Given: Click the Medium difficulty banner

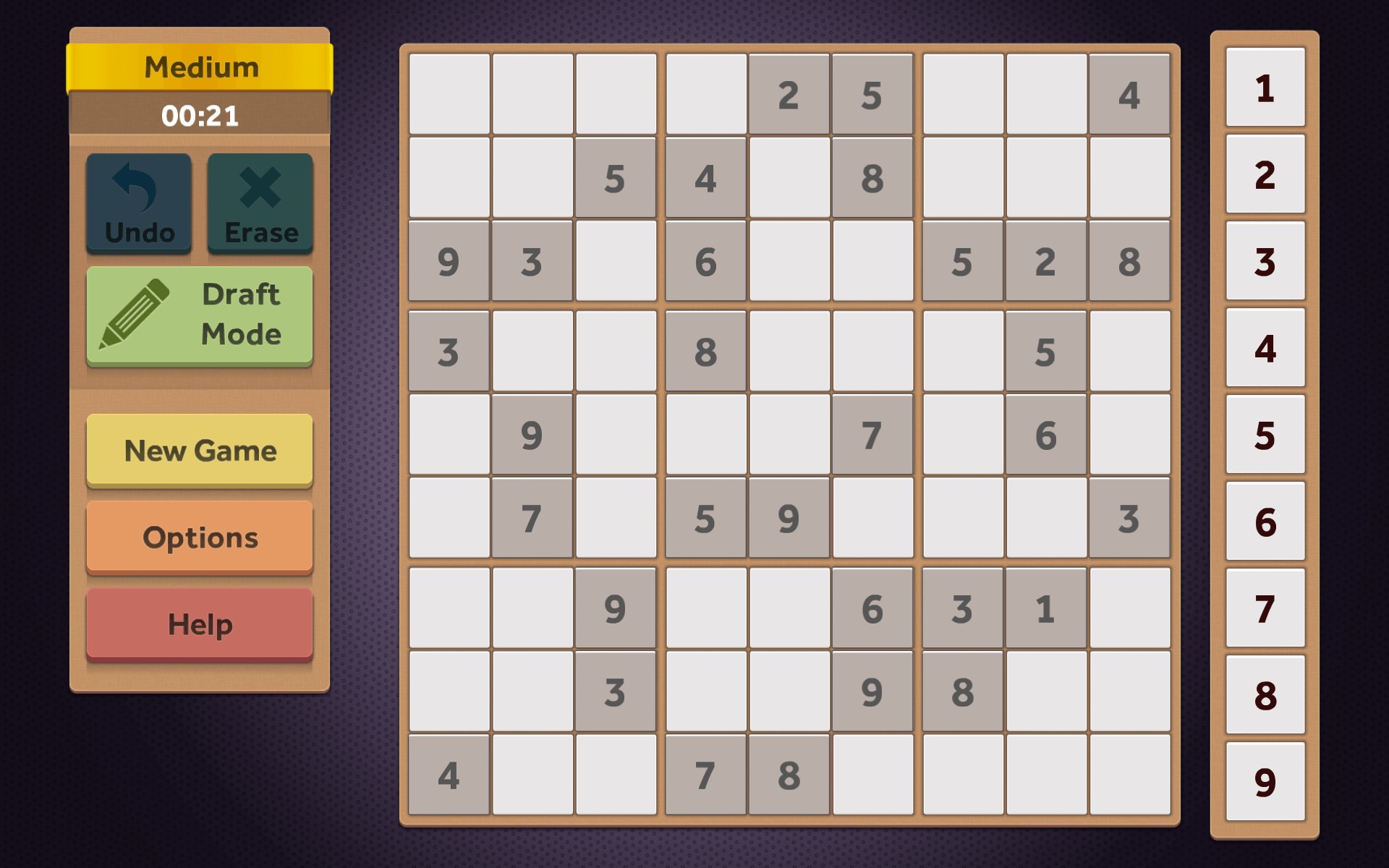Looking at the screenshot, I should [x=200, y=67].
